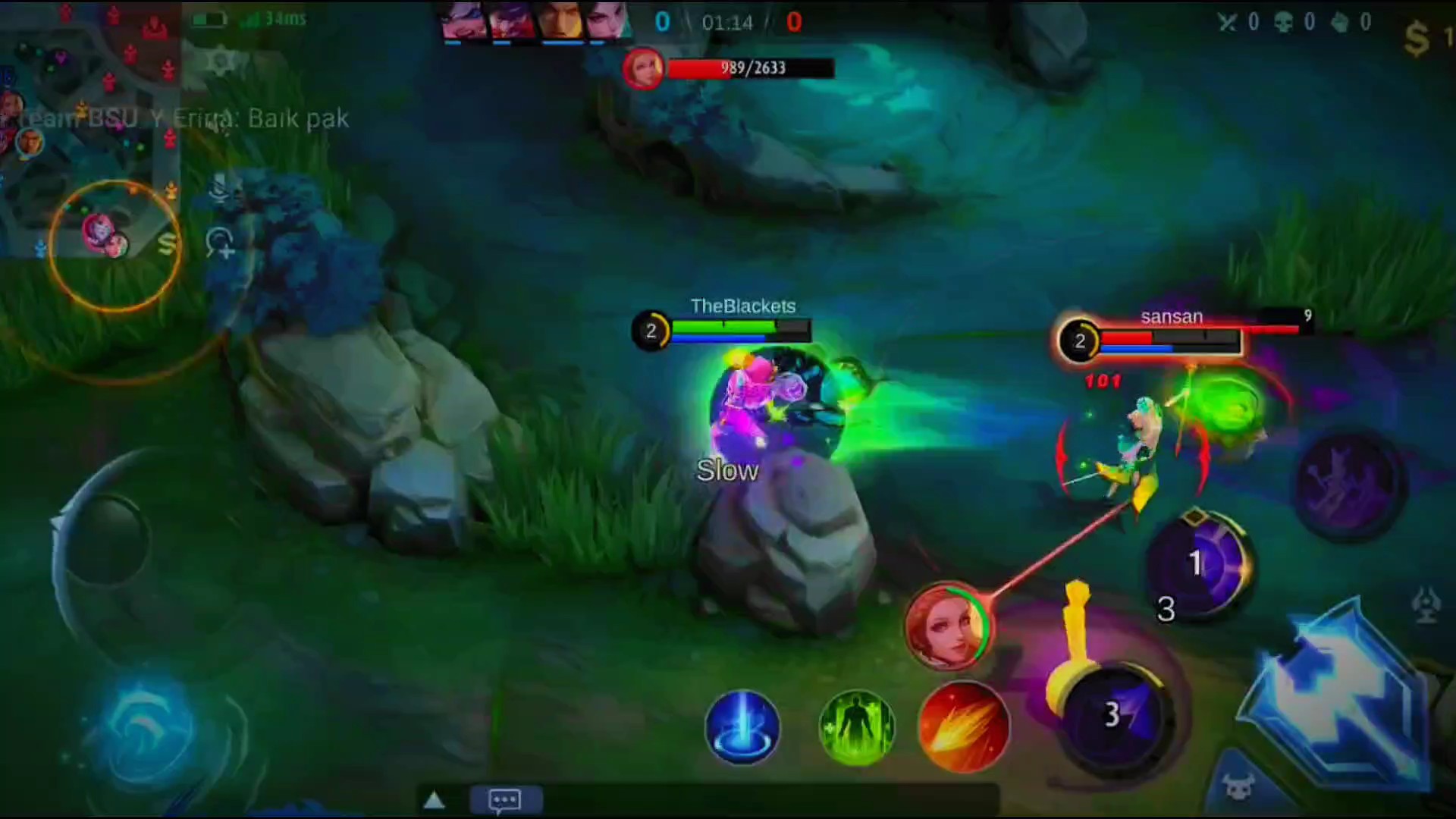
Task: Select the first skill on cooldown
Action: 1197,565
